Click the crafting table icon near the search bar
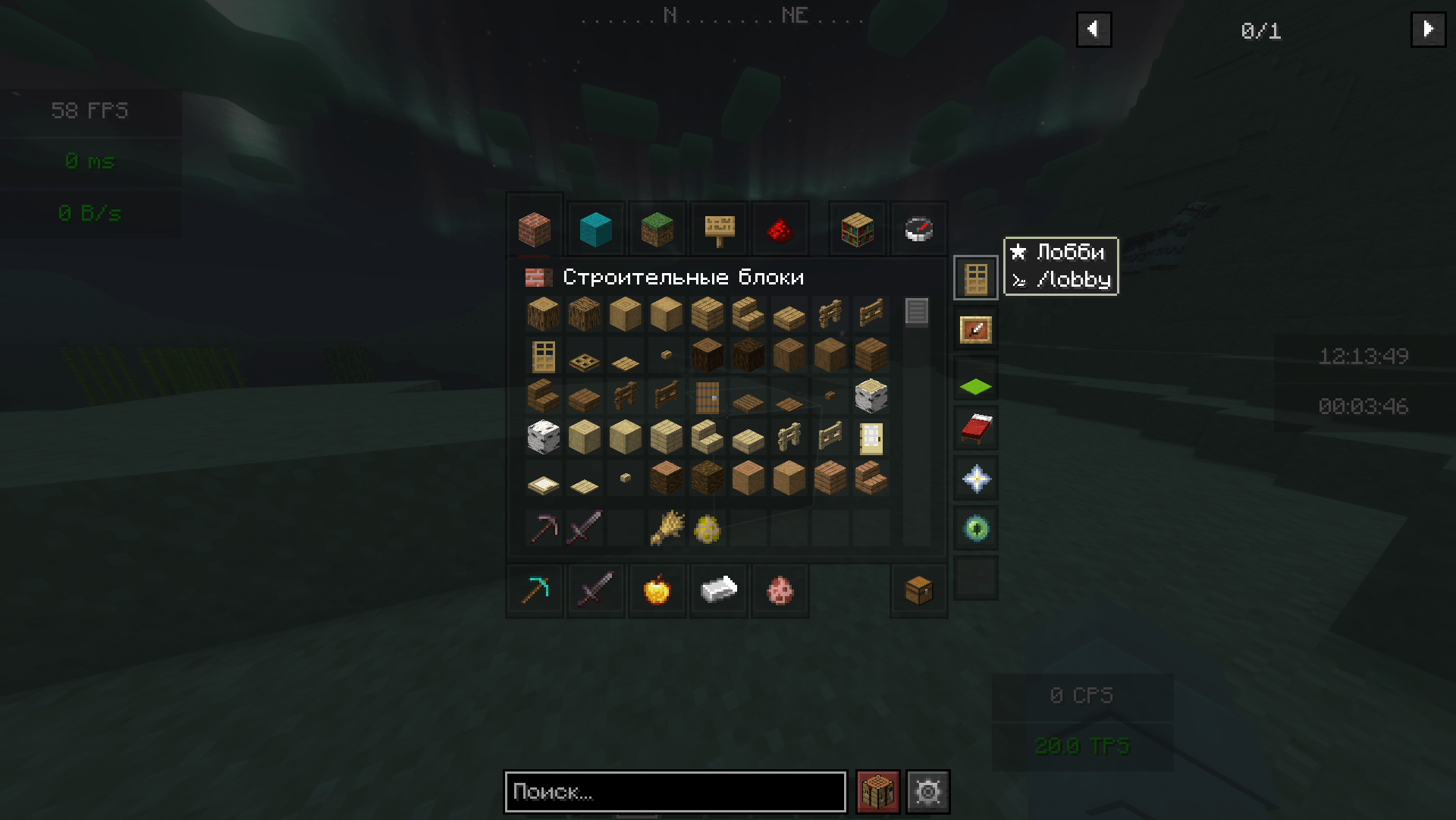Image resolution: width=1456 pixels, height=820 pixels. click(x=876, y=791)
